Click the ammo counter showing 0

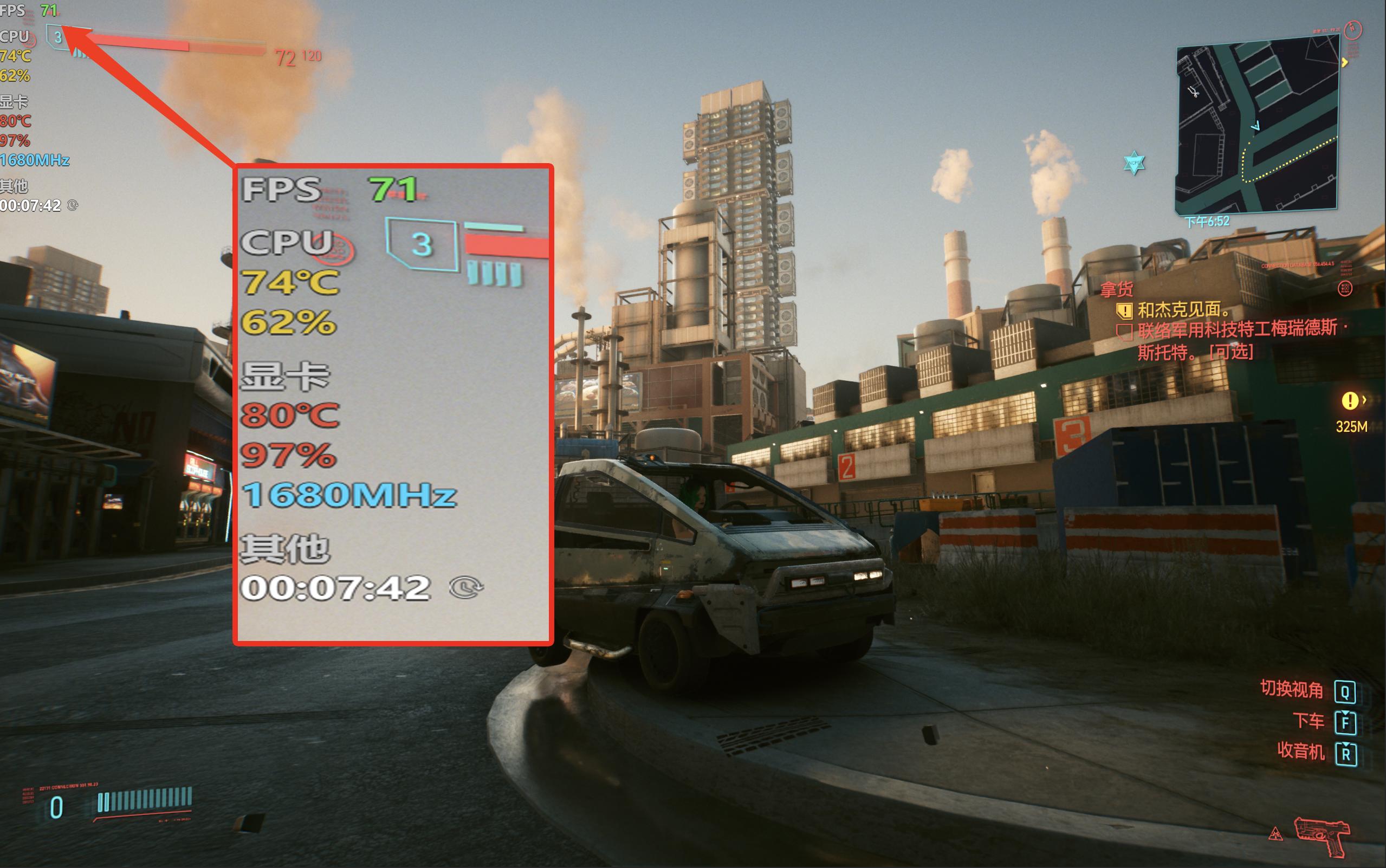(x=56, y=807)
